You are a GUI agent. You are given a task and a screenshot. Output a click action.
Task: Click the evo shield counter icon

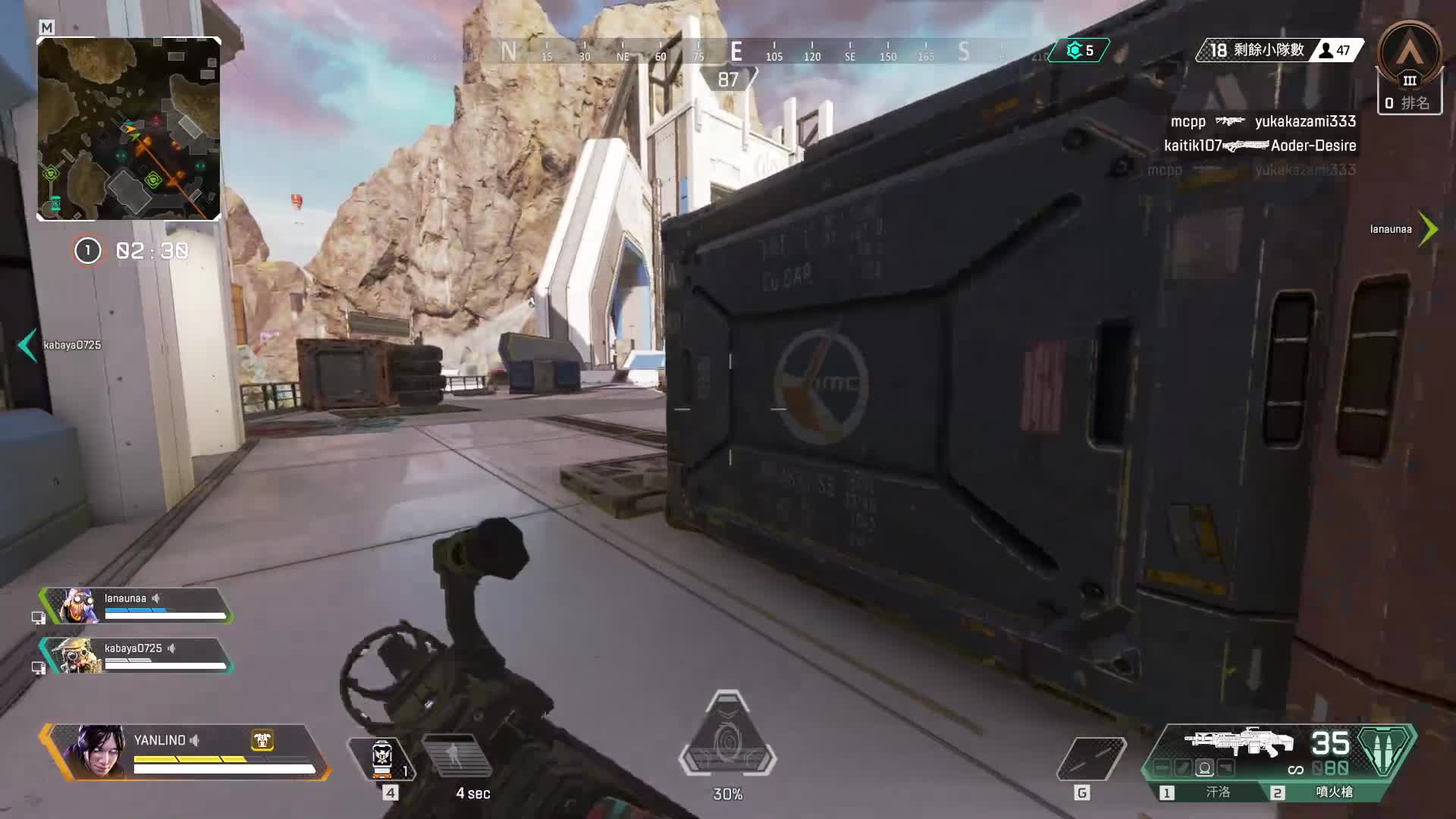click(1075, 51)
